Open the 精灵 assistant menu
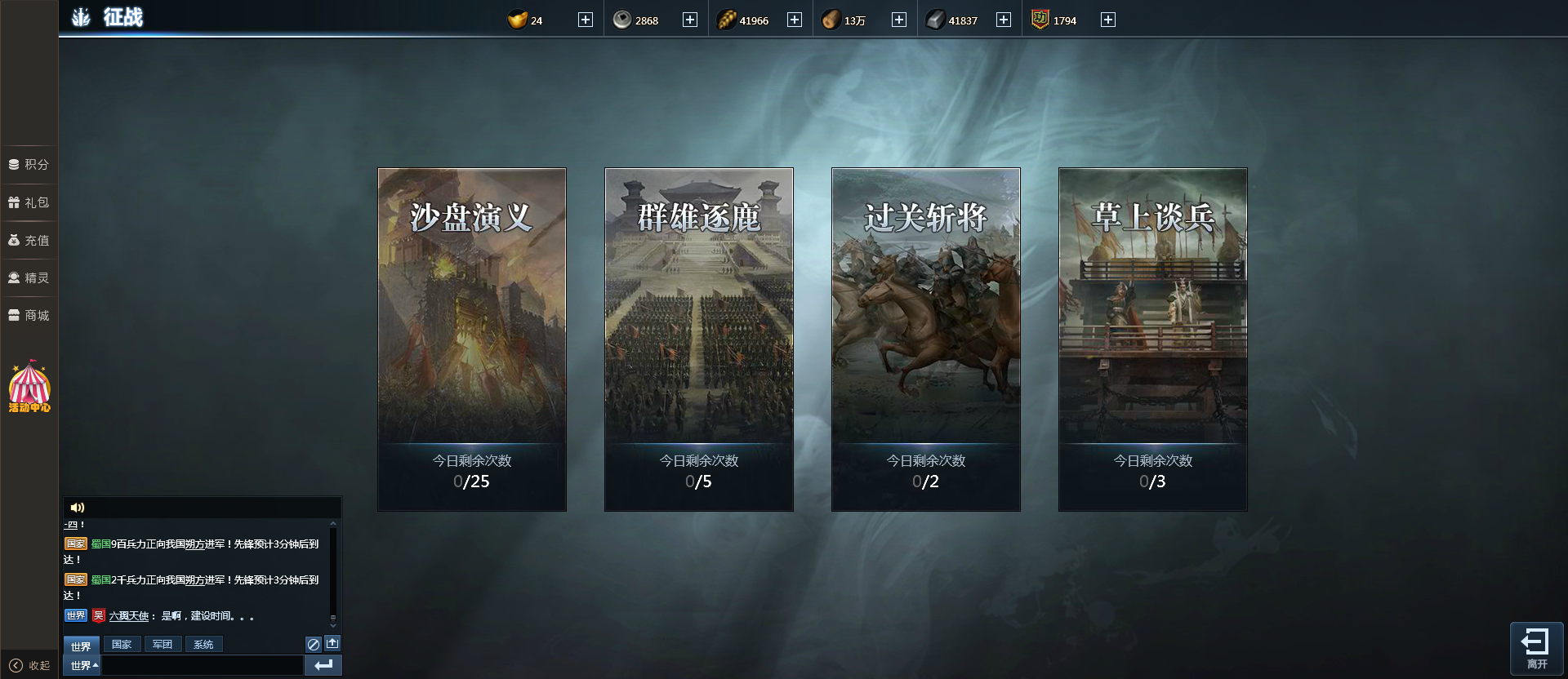Viewport: 1568px width, 679px height. tap(29, 277)
